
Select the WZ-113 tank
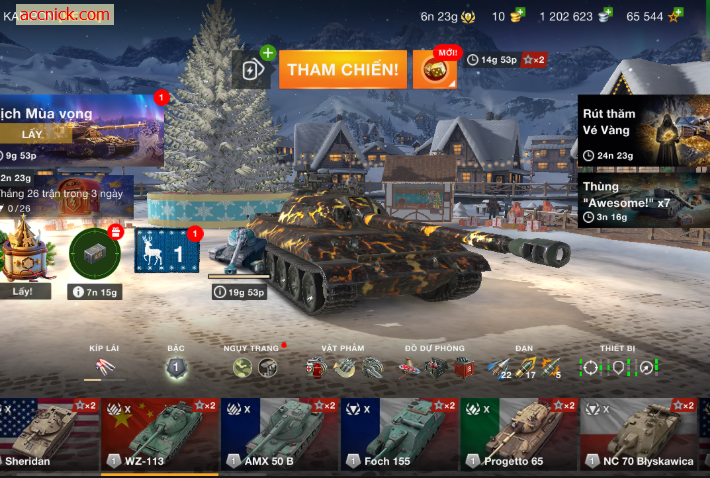tap(160, 435)
